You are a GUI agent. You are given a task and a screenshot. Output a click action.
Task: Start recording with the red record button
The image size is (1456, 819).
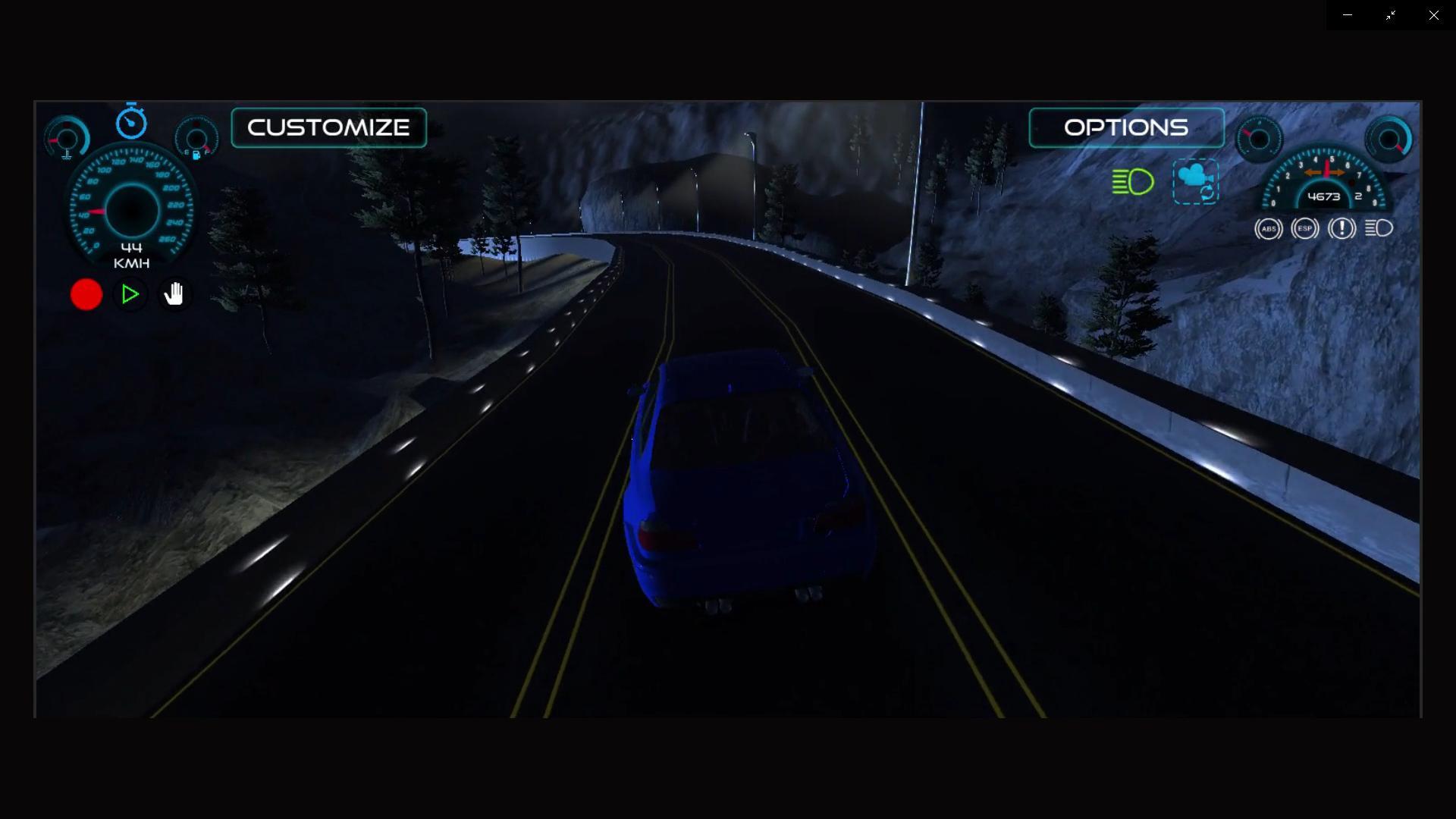coord(86,294)
